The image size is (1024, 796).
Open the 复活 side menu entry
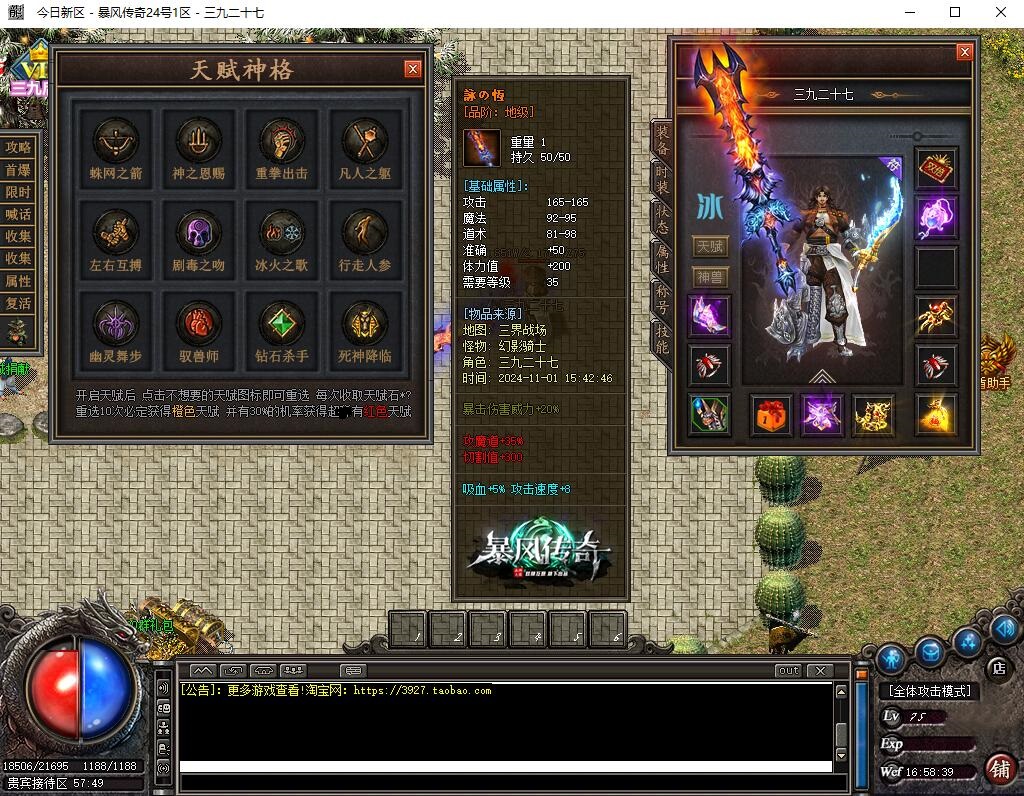point(18,303)
